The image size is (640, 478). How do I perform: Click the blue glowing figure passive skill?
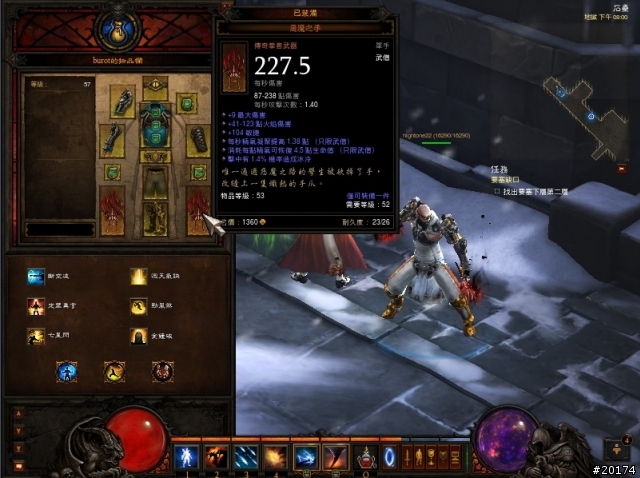tap(67, 372)
